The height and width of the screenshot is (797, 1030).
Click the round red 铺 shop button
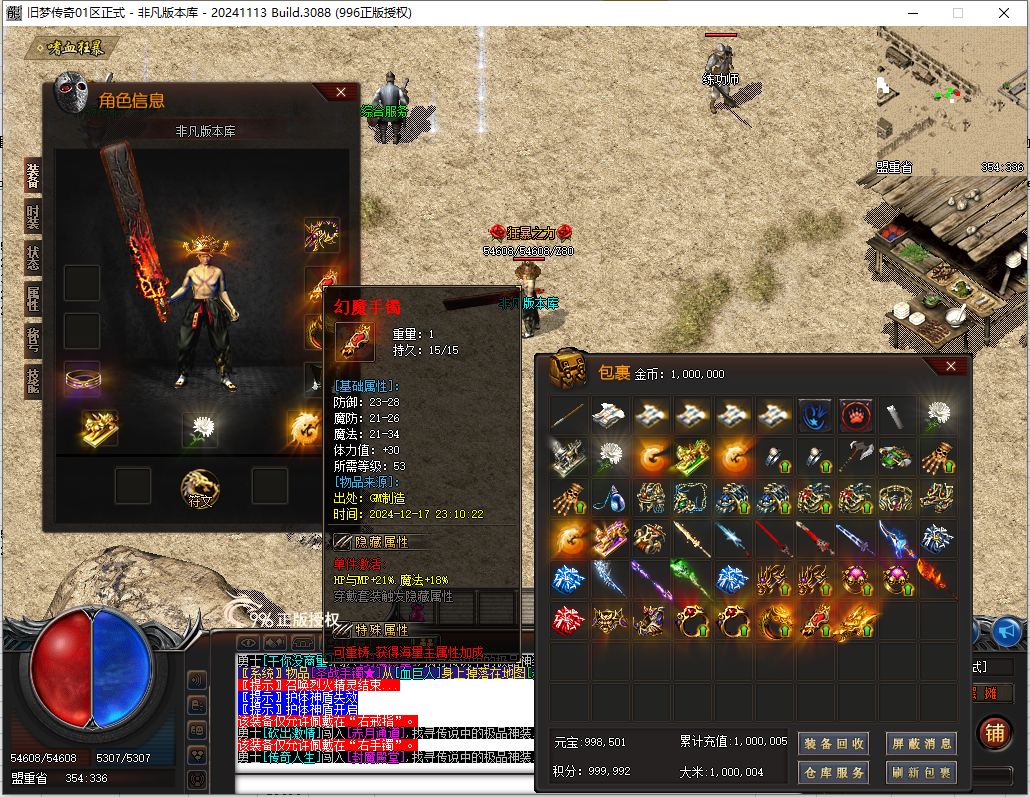coord(994,732)
